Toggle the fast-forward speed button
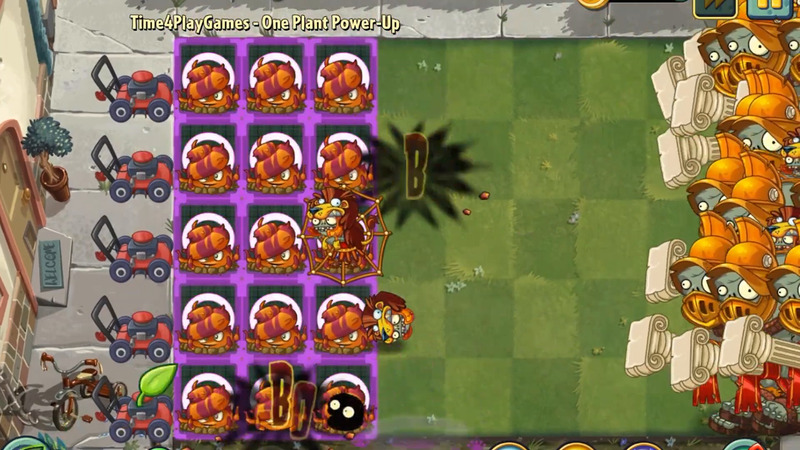The width and height of the screenshot is (800, 450). (715, 6)
